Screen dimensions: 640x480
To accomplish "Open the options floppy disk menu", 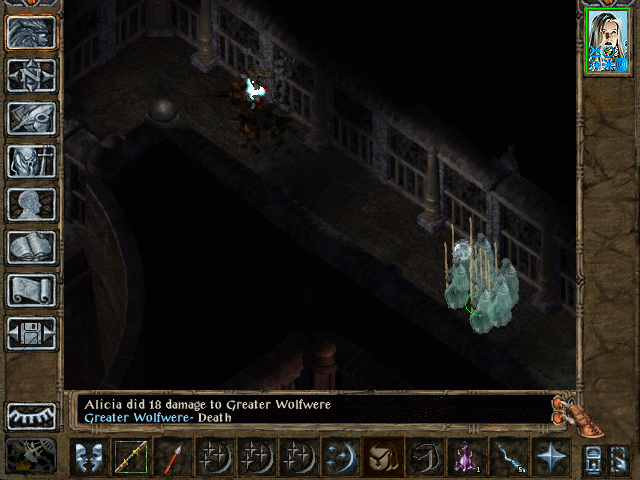I will coord(31,333).
